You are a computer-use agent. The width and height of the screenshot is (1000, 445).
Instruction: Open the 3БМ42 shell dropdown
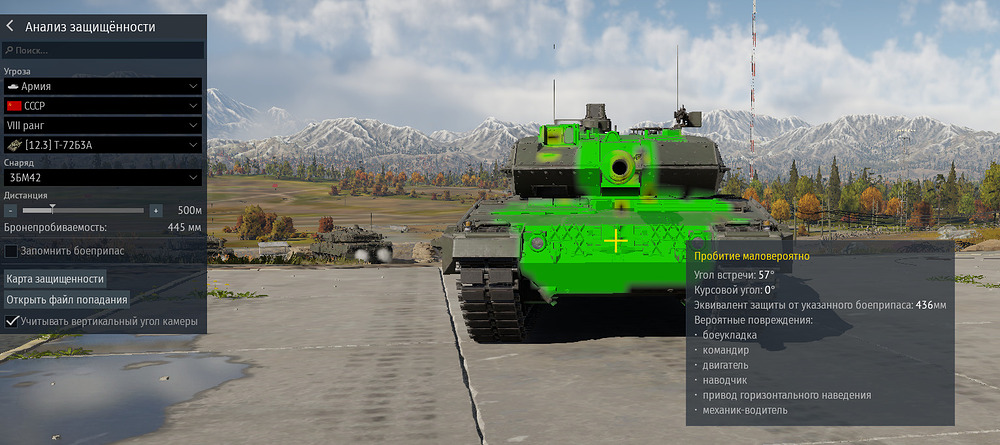point(103,177)
